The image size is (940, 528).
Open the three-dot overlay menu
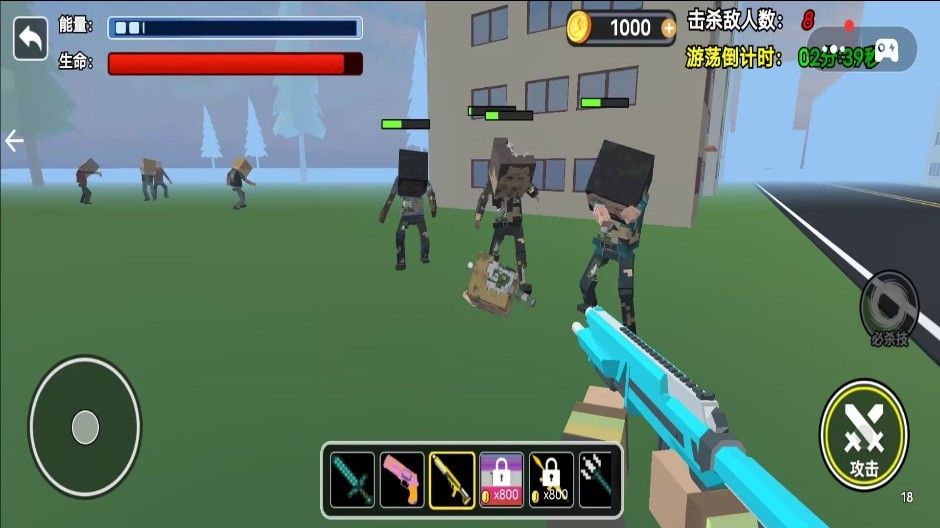pos(833,49)
